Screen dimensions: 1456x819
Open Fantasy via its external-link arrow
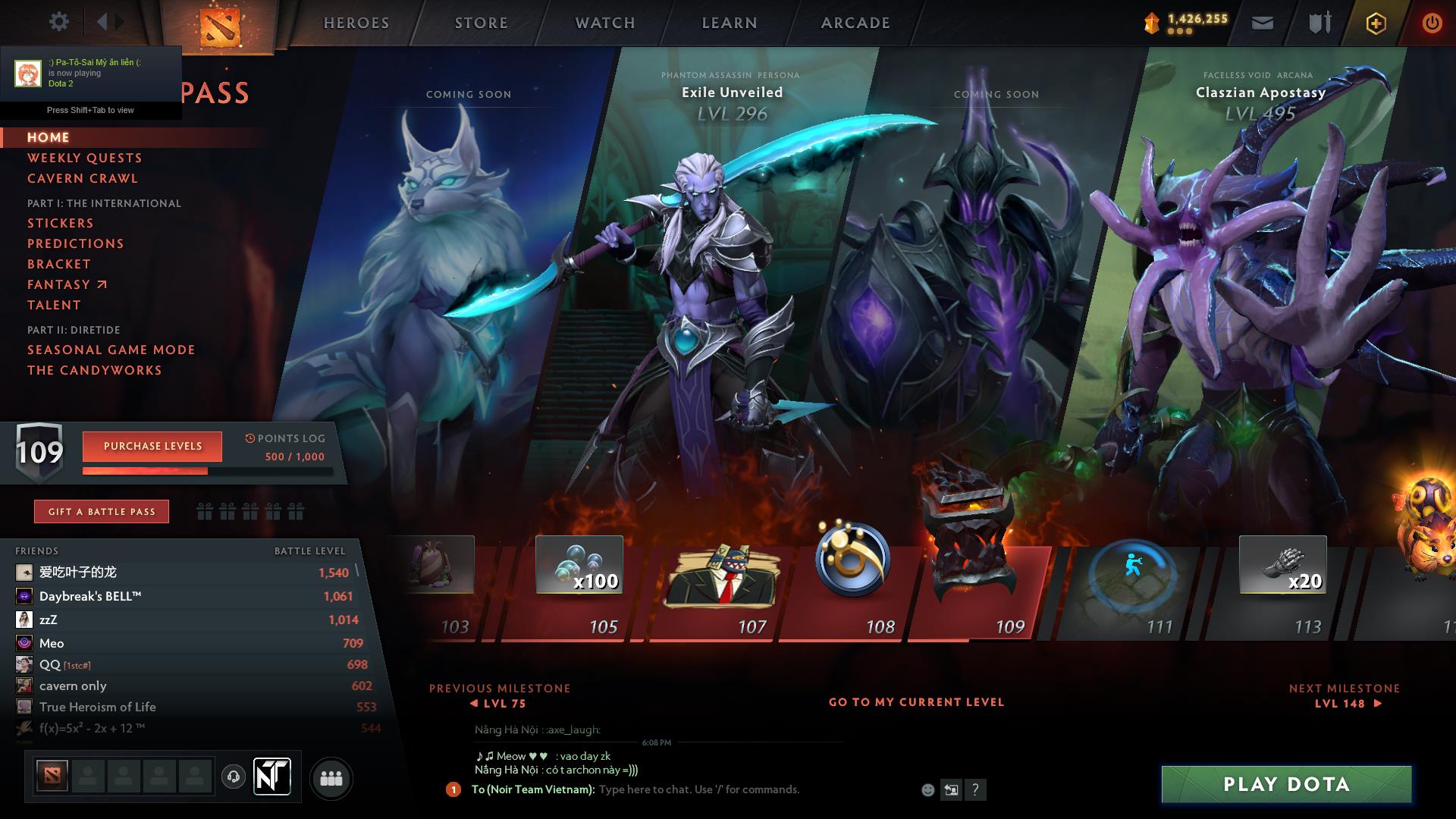point(100,284)
